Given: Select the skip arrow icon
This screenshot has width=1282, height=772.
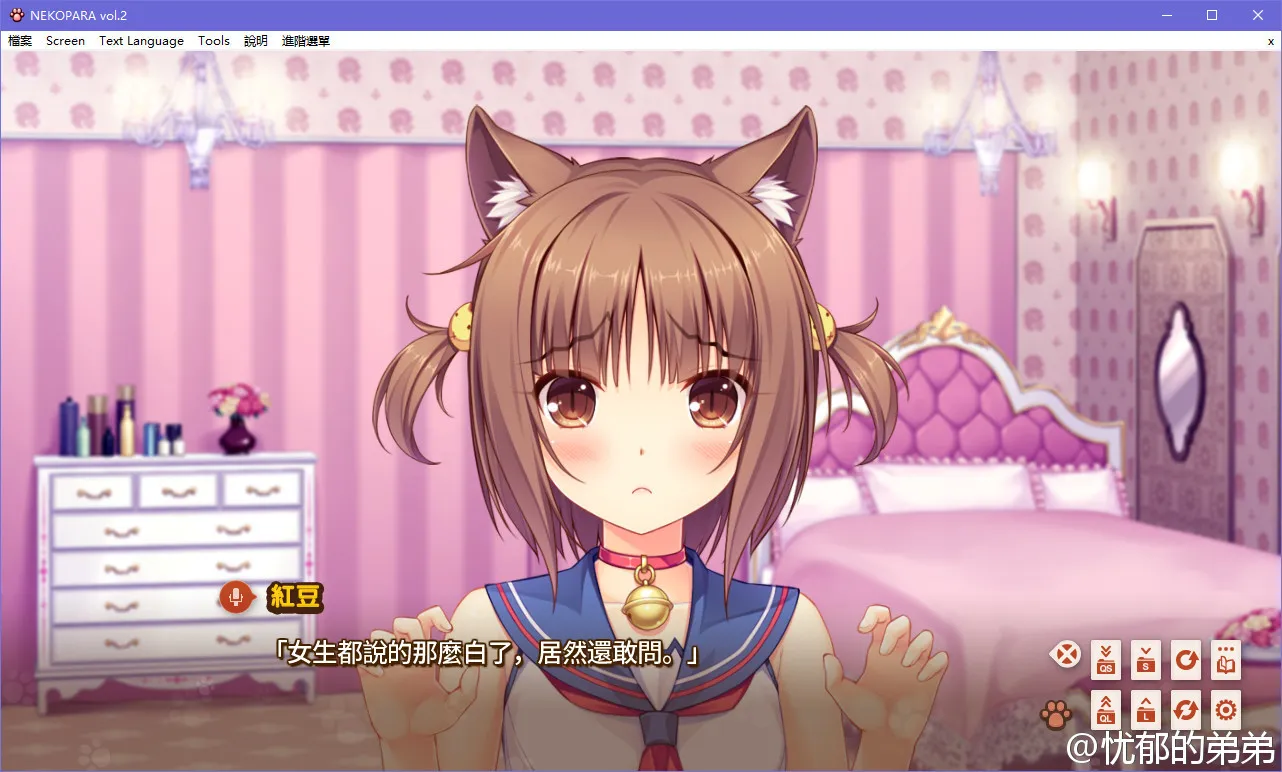Looking at the screenshot, I should (1185, 659).
